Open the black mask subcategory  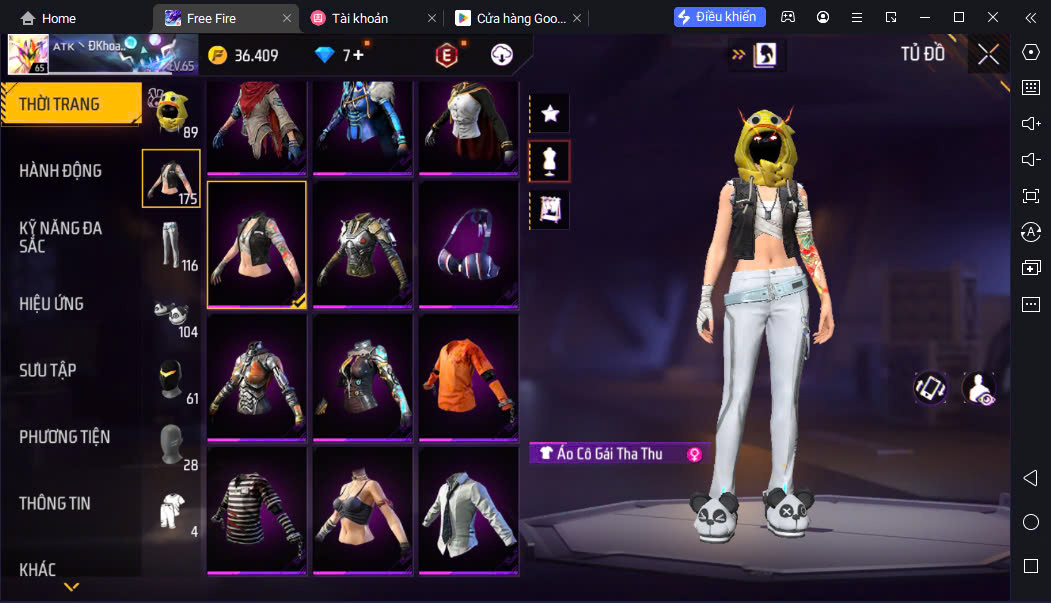click(x=172, y=379)
